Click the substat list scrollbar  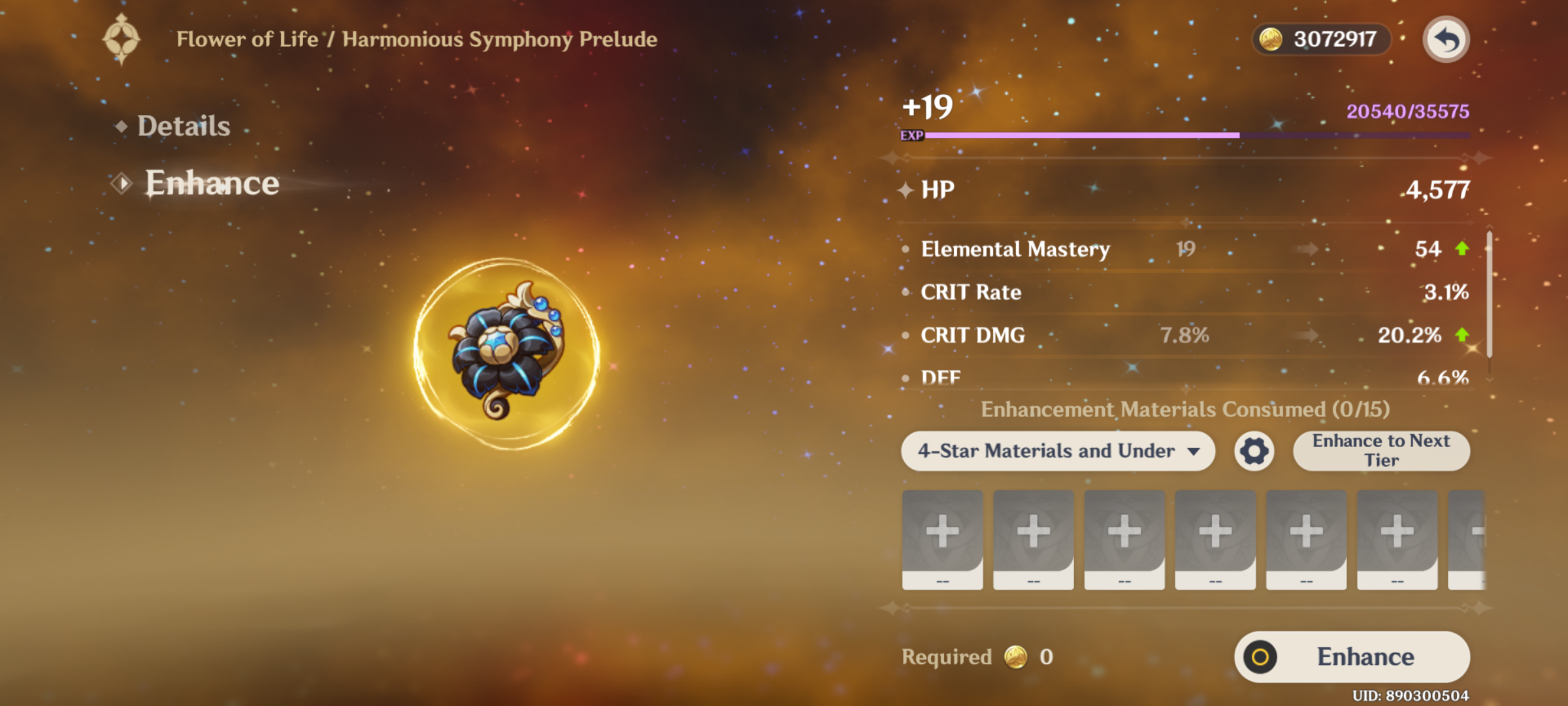pos(1490,295)
